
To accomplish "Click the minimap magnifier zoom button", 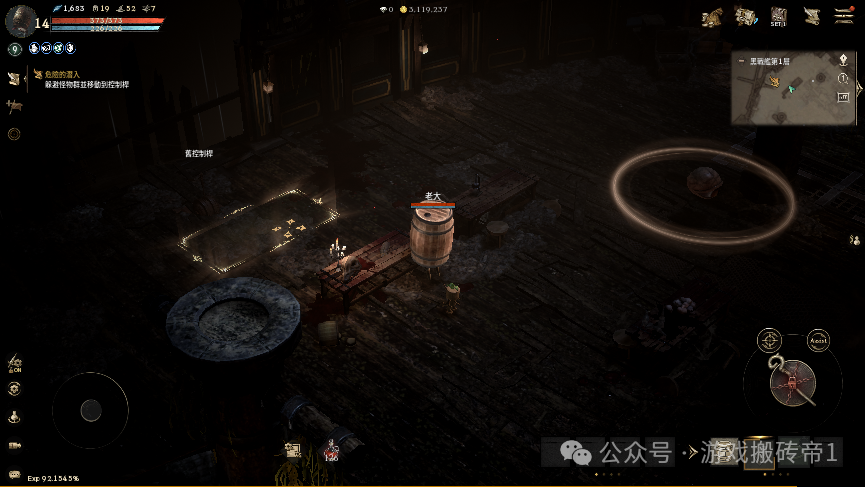I will [843, 78].
